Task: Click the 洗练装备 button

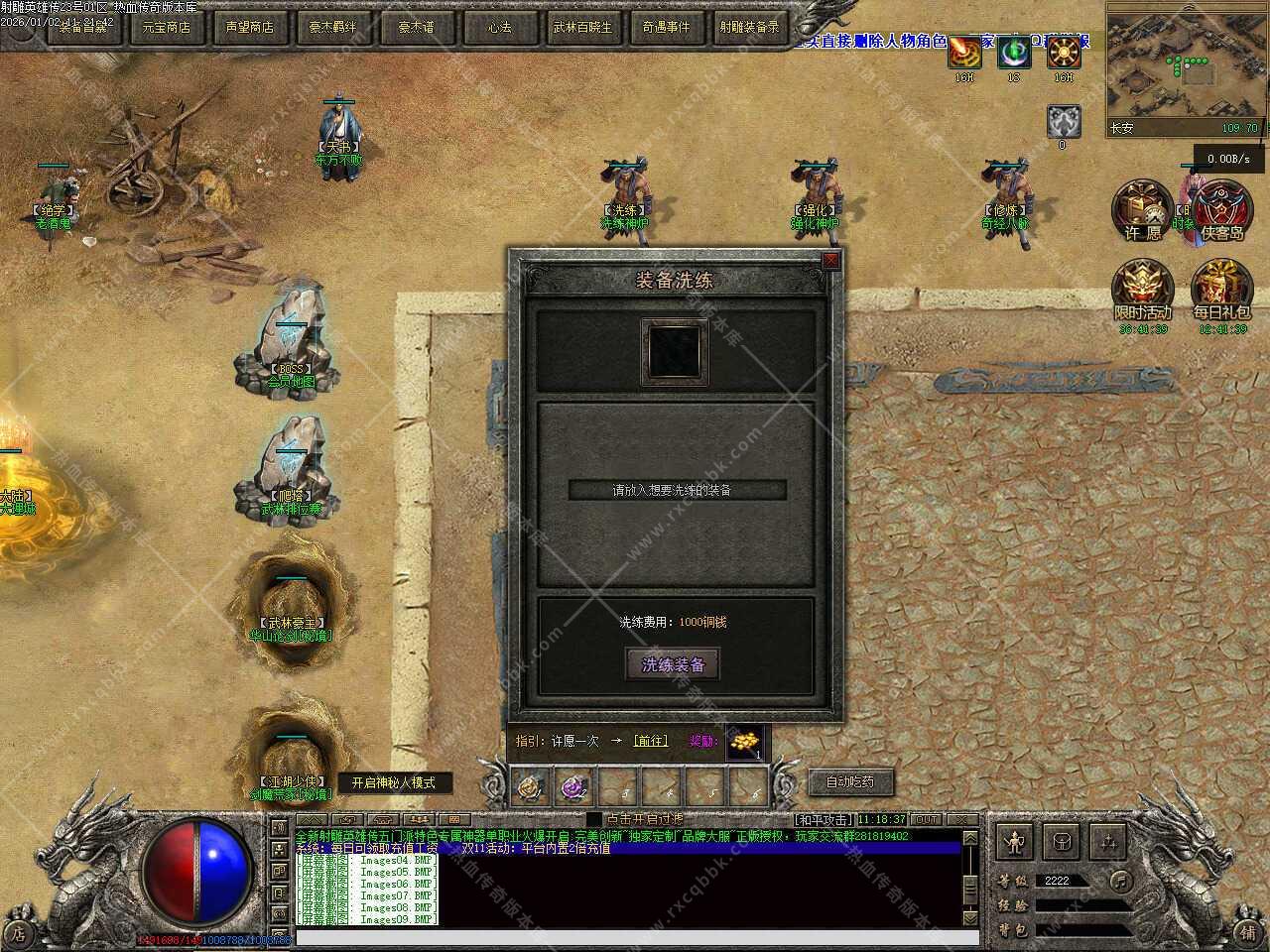Action: pyautogui.click(x=673, y=664)
